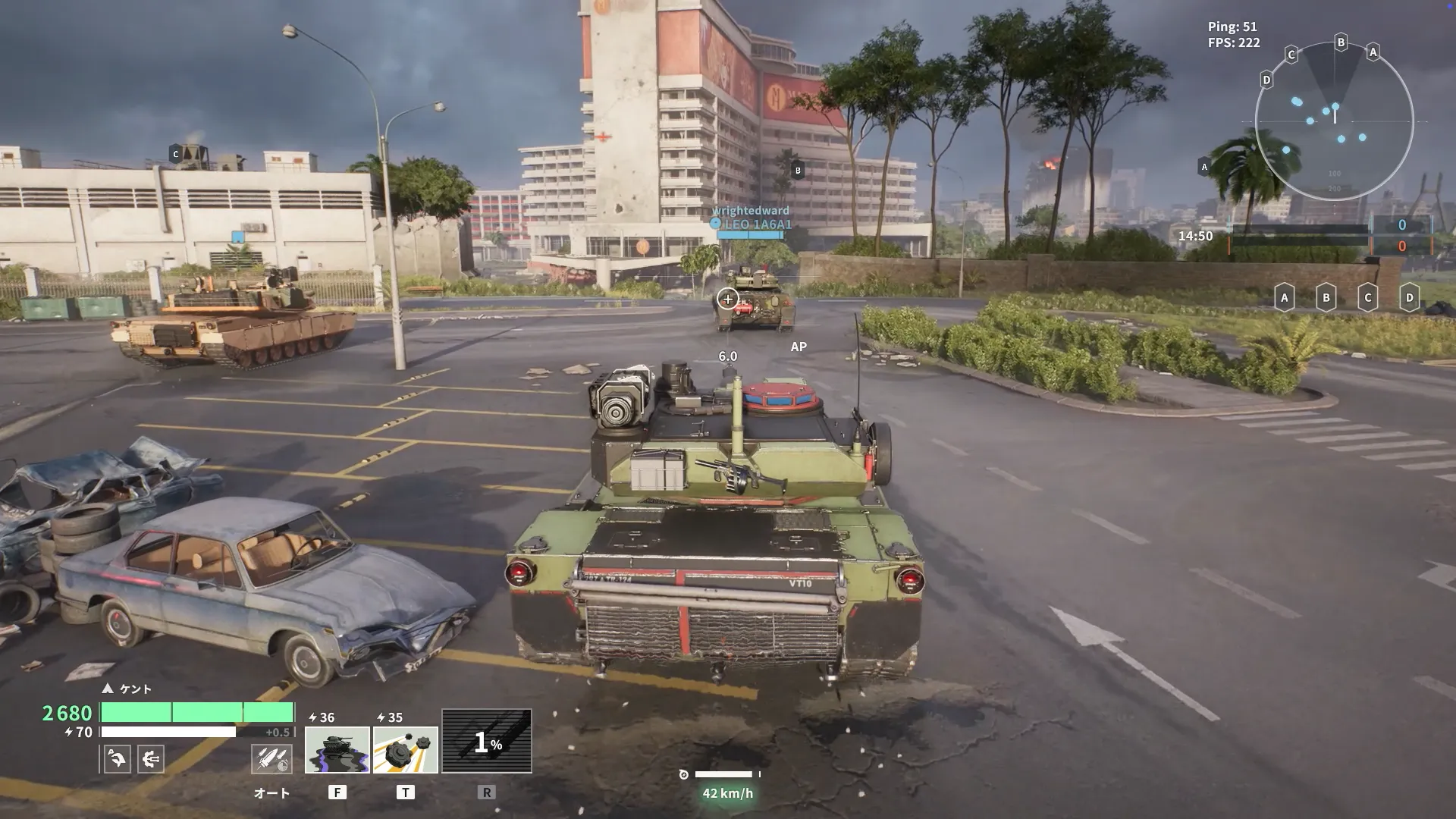Screen dimensions: 1456x819
Task: Click the gear-with-arrows perk icon
Action: tap(151, 758)
